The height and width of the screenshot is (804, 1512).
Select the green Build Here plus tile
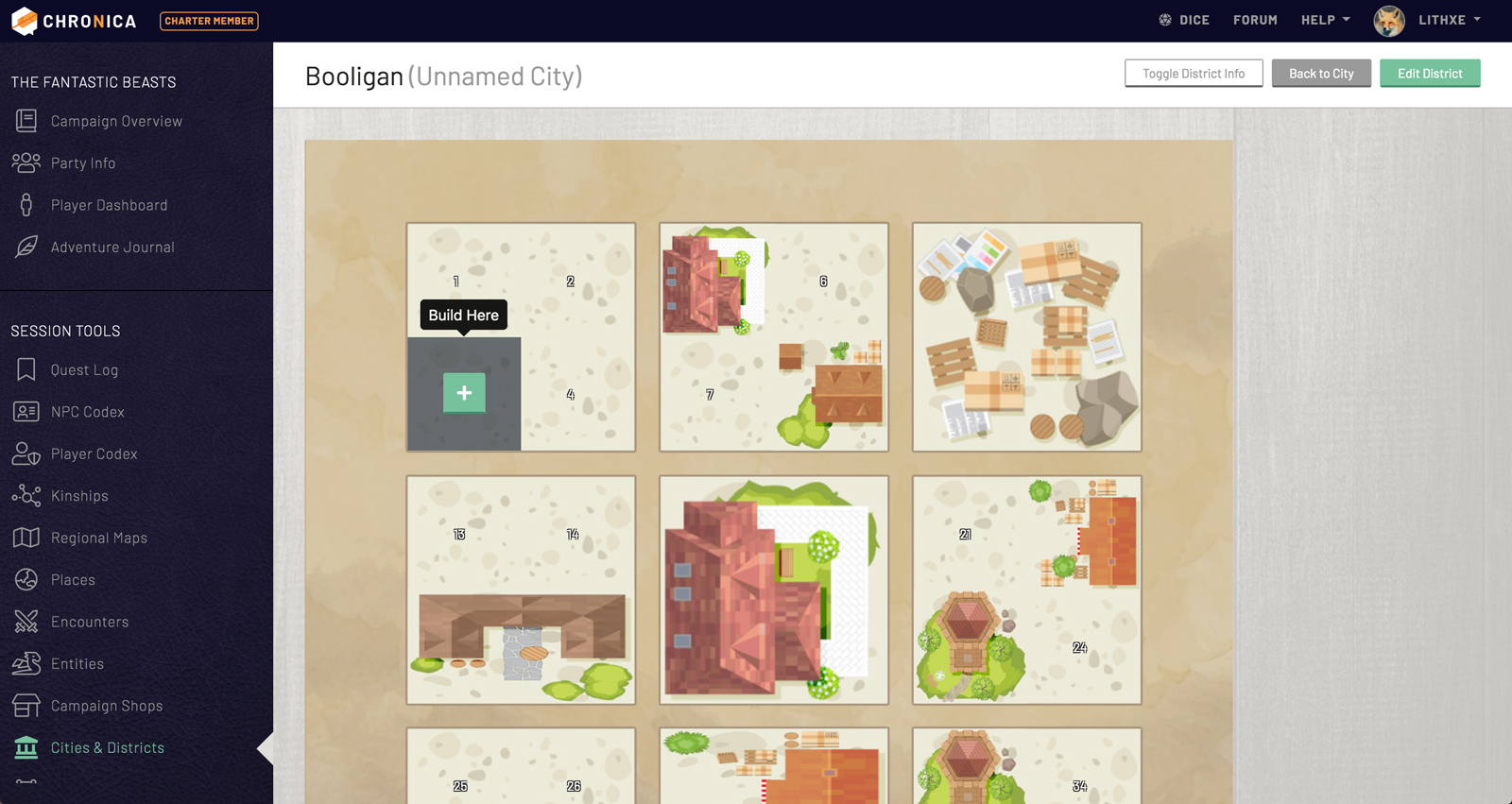[464, 393]
